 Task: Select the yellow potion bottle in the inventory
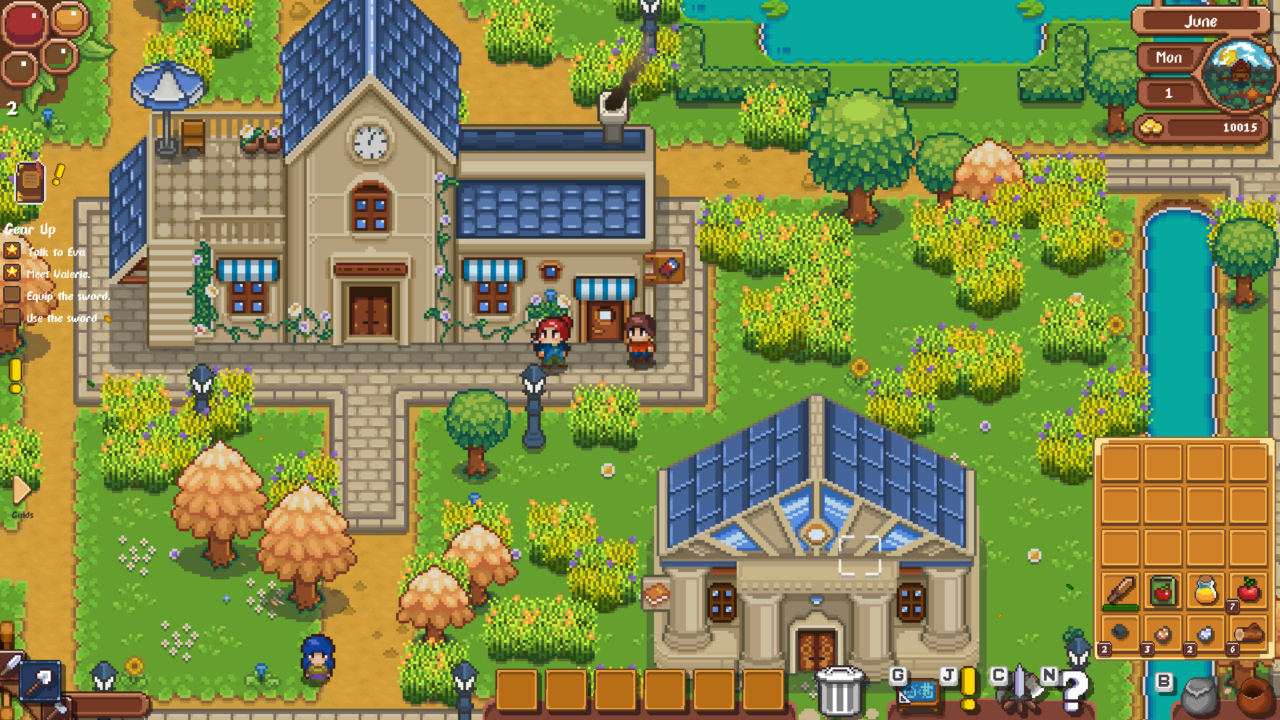[x=1205, y=588]
